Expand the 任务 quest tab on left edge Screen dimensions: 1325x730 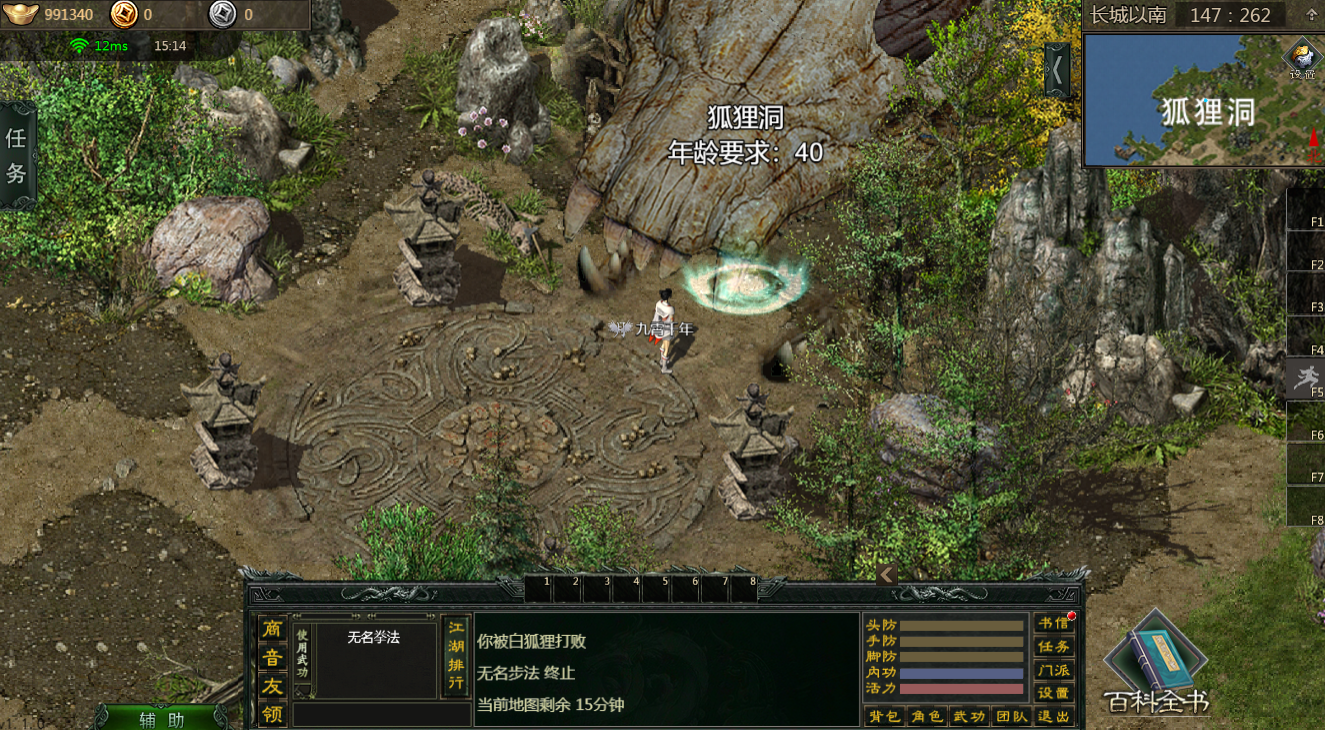point(16,155)
